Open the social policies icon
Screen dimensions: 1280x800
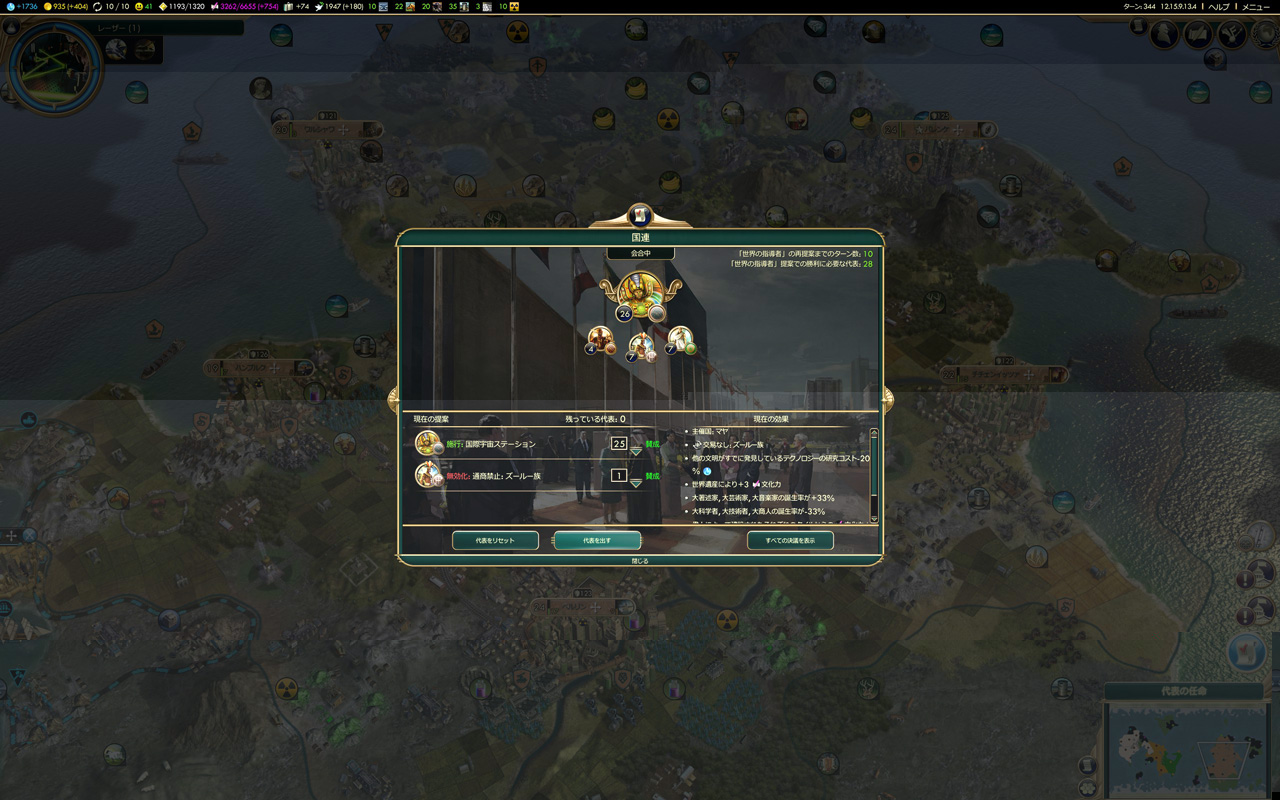[1198, 35]
